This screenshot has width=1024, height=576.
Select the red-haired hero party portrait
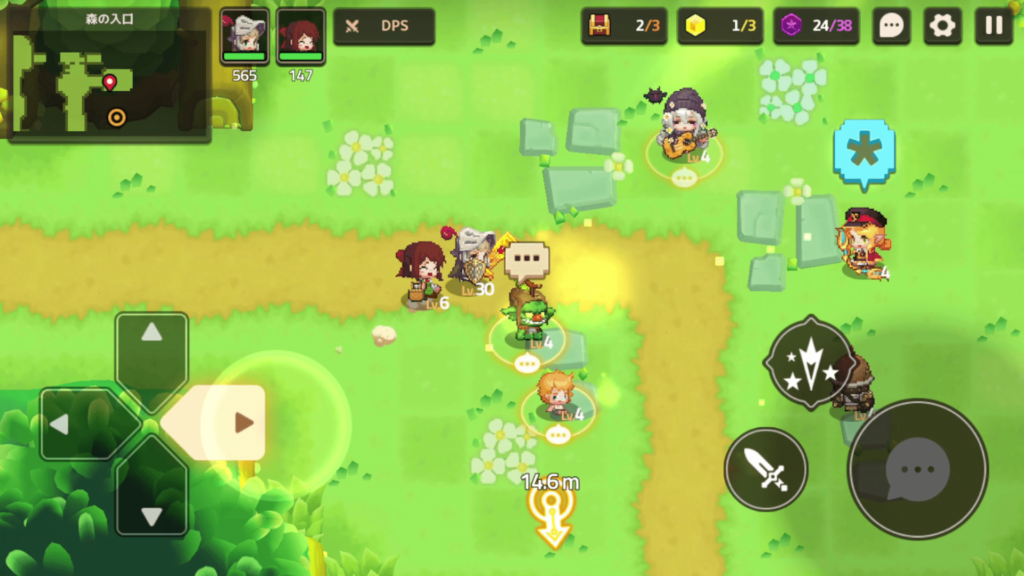pos(300,36)
